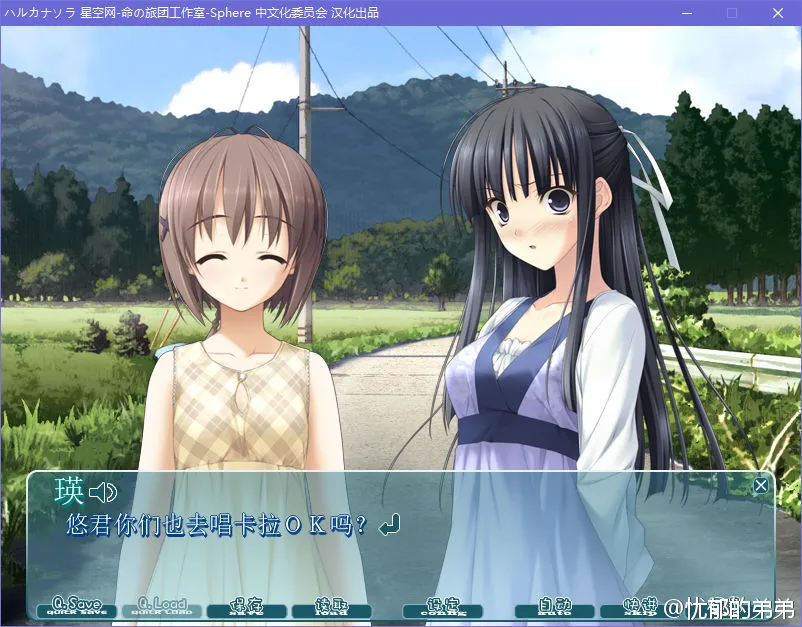Open the 保存 save menu
Image resolution: width=802 pixels, height=627 pixels.
pyautogui.click(x=247, y=606)
